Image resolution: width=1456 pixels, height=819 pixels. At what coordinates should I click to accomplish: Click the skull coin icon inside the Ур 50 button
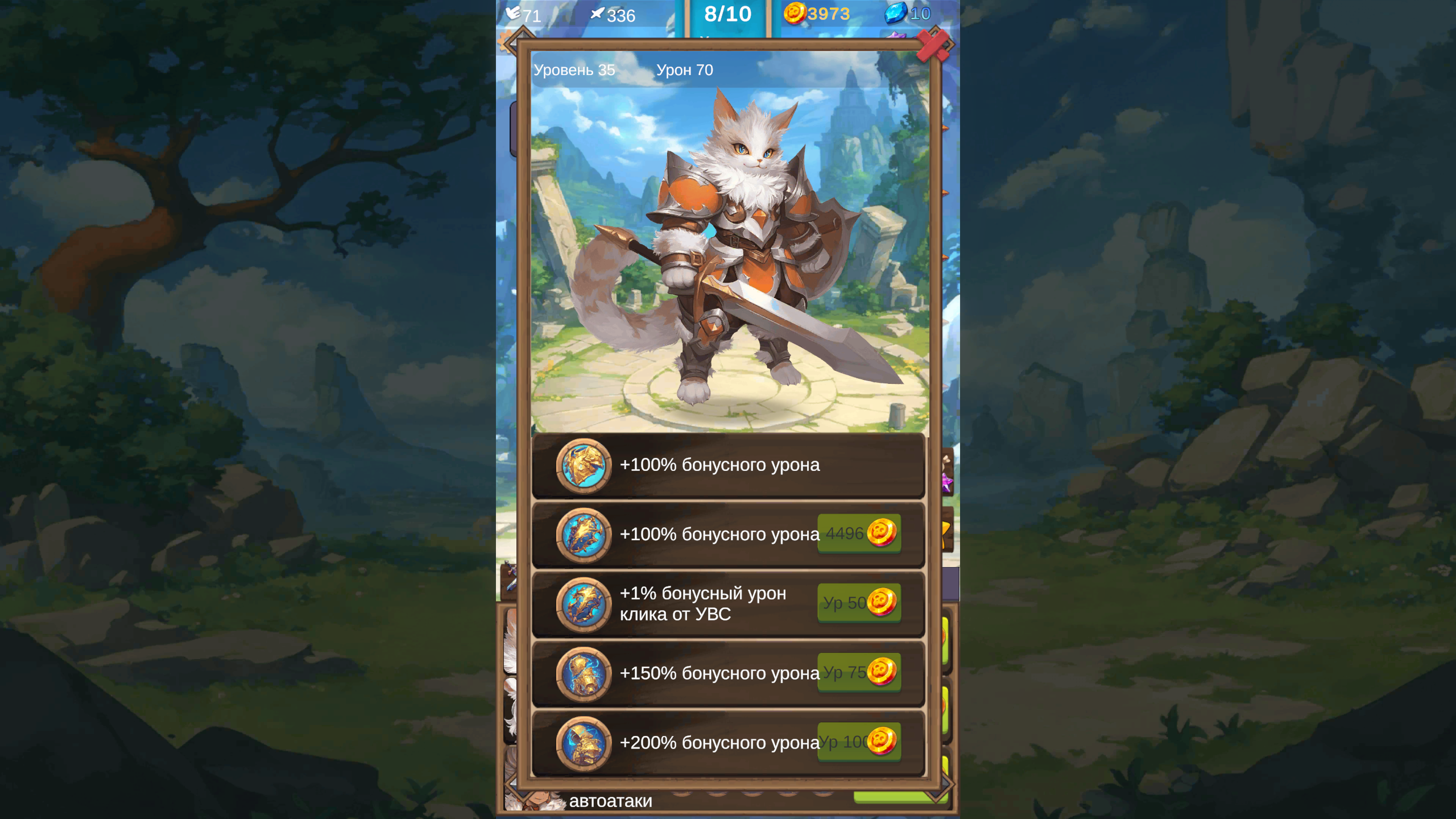[x=880, y=603]
